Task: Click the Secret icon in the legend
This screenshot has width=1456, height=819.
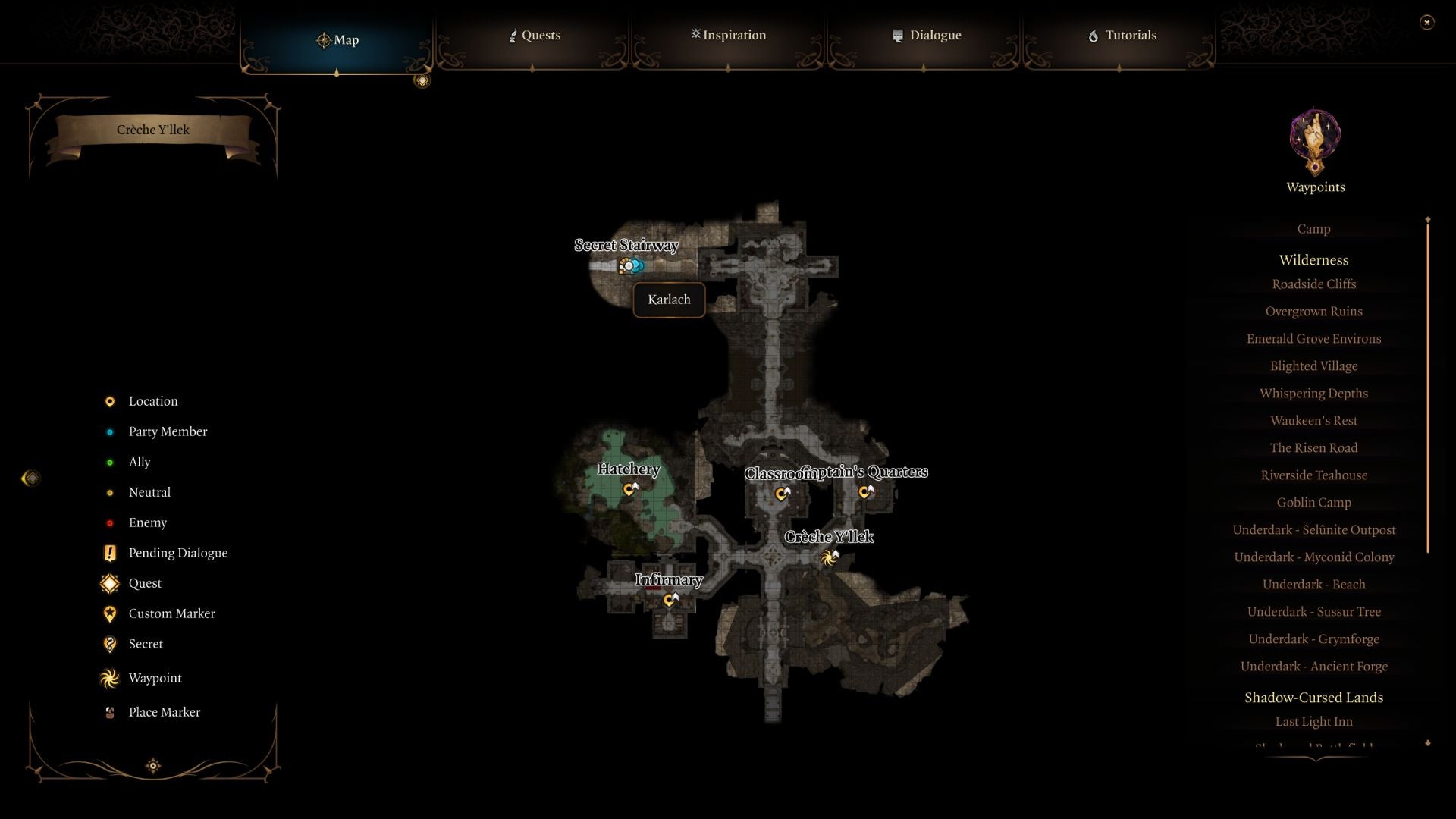Action: click(109, 644)
